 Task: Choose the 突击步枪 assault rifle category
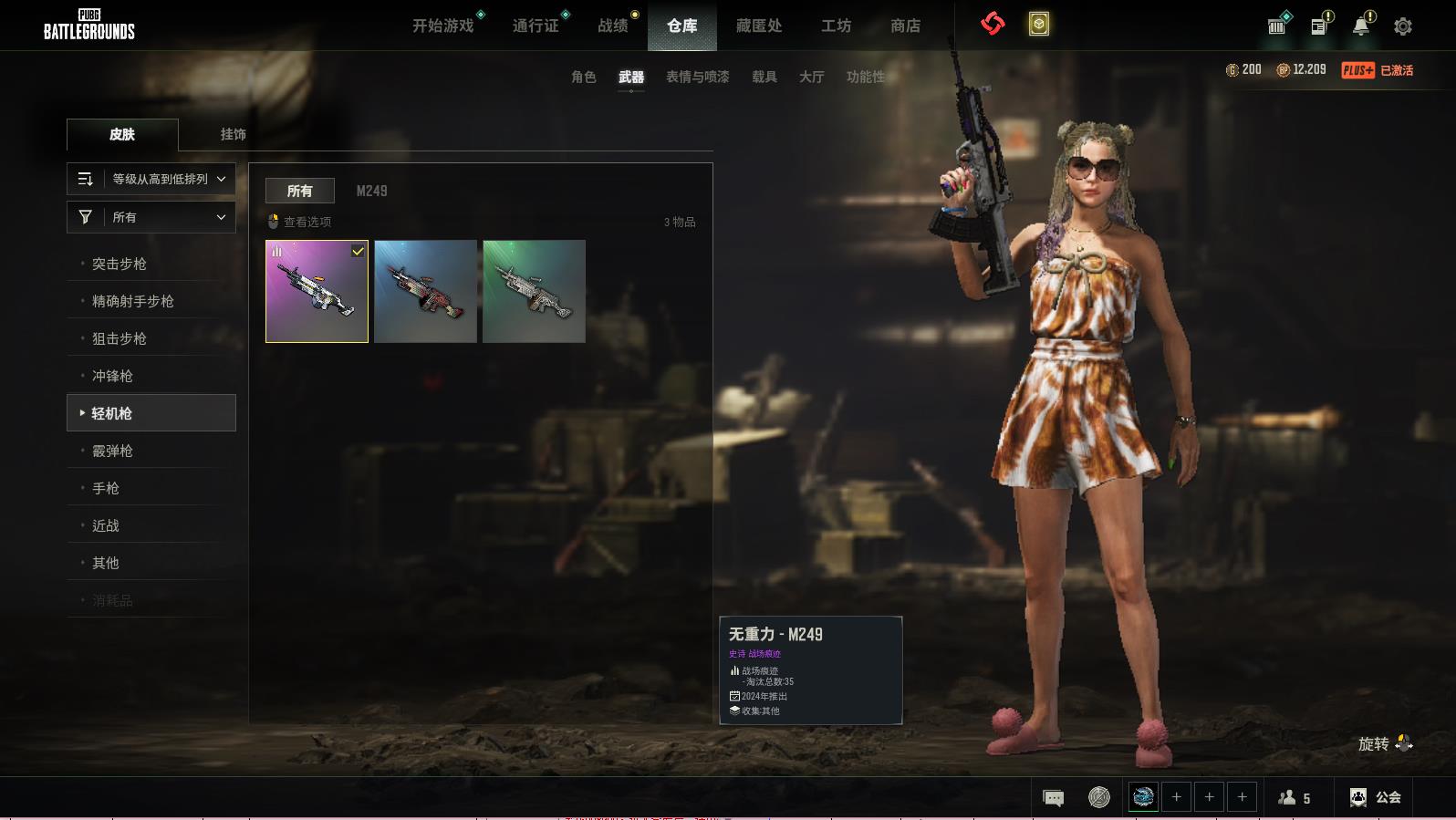tap(120, 264)
